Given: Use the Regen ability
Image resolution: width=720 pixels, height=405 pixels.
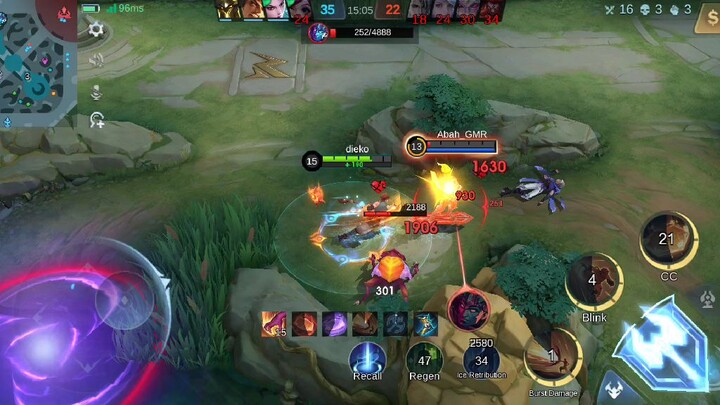Looking at the screenshot, I should (424, 359).
